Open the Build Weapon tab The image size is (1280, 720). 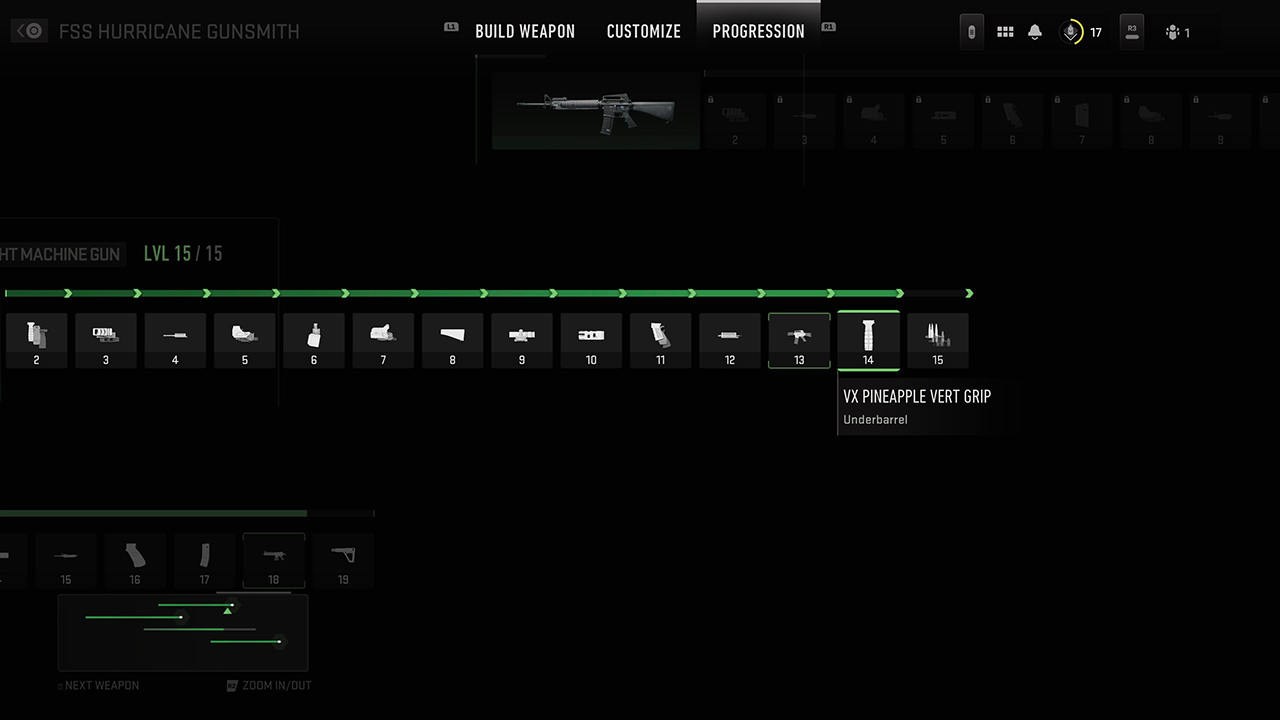click(x=525, y=31)
